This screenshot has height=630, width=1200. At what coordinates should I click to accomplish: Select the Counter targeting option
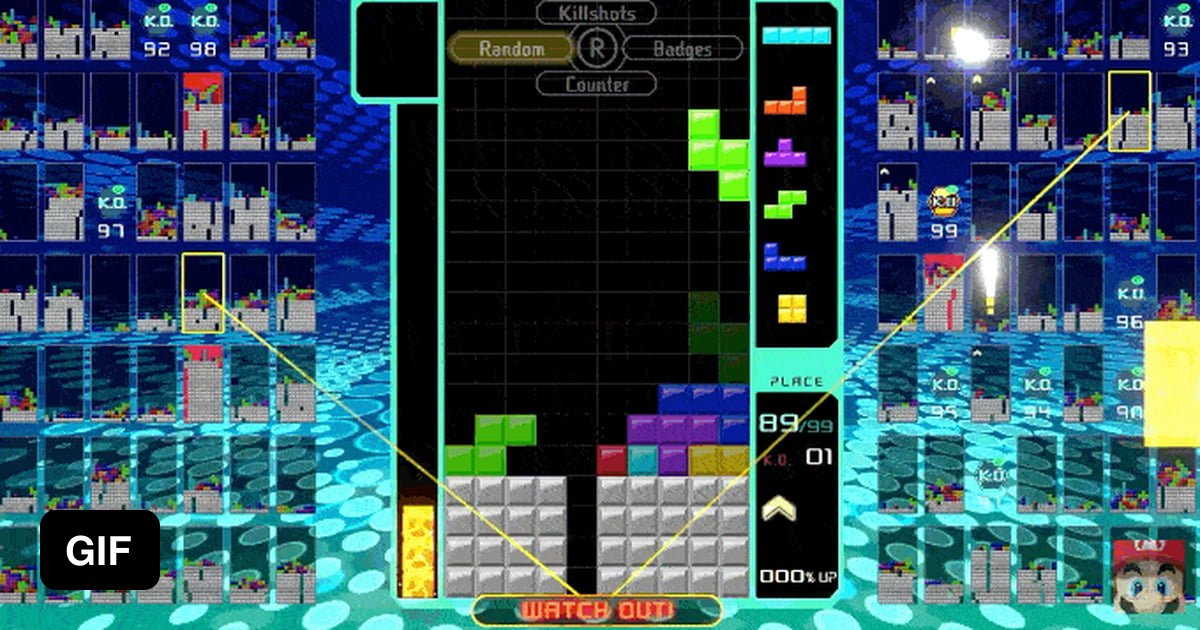click(x=597, y=84)
